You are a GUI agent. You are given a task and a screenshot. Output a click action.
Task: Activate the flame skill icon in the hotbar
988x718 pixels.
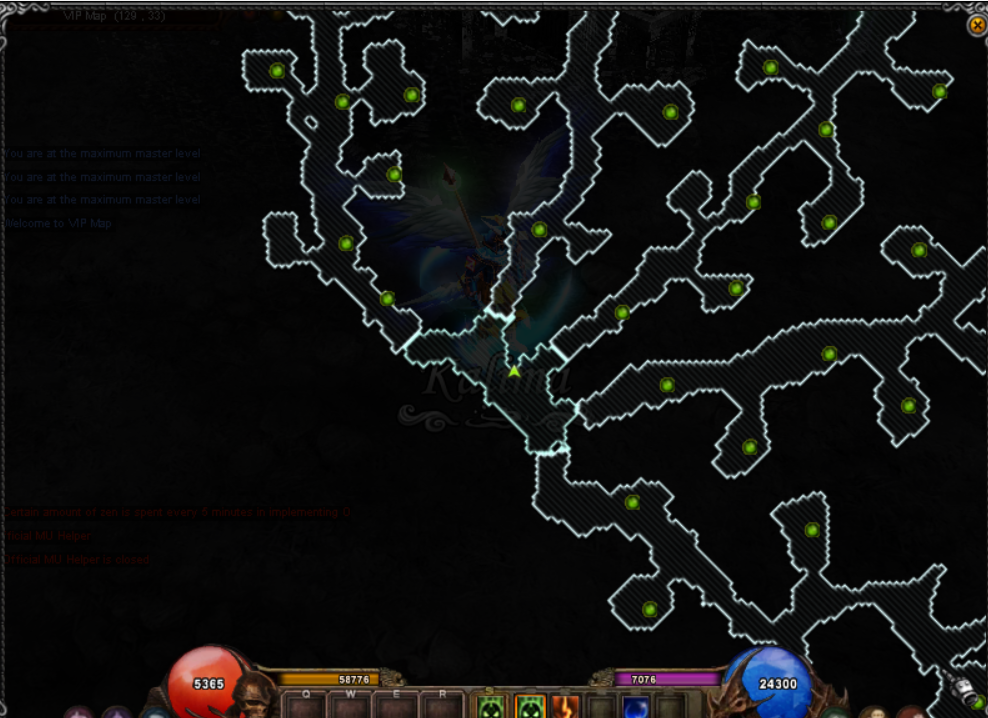[566, 707]
